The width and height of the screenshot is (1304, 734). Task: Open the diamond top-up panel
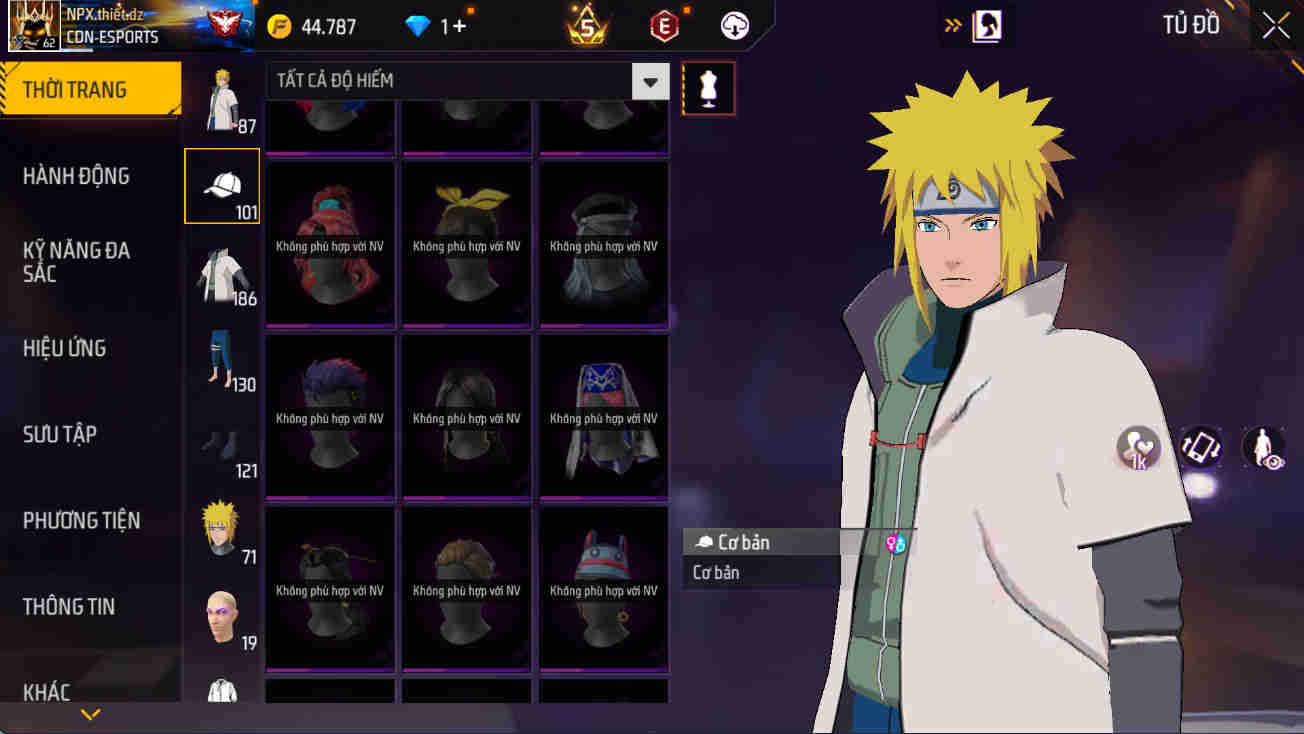pos(420,27)
